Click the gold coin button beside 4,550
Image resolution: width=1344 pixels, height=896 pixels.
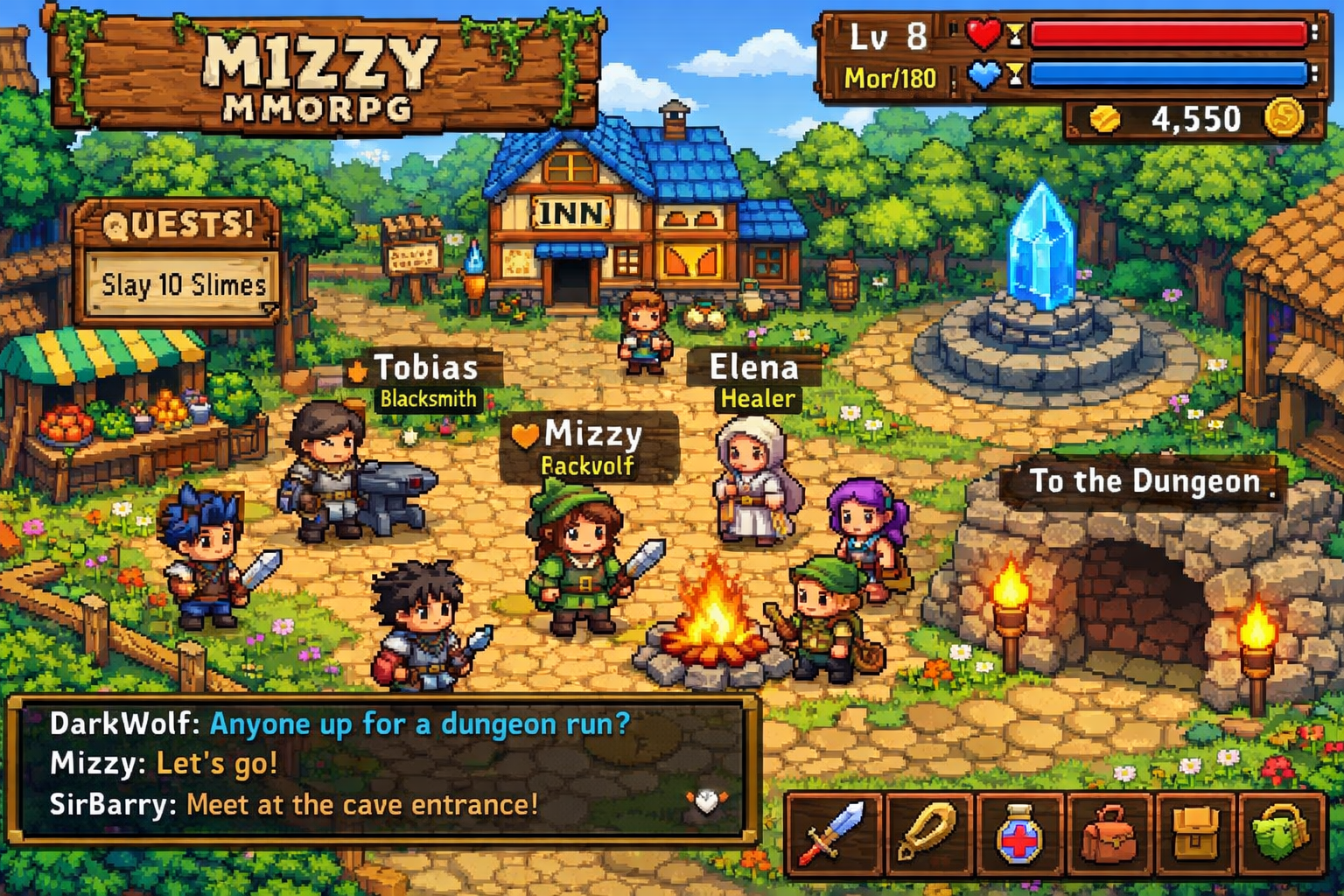click(x=1284, y=118)
